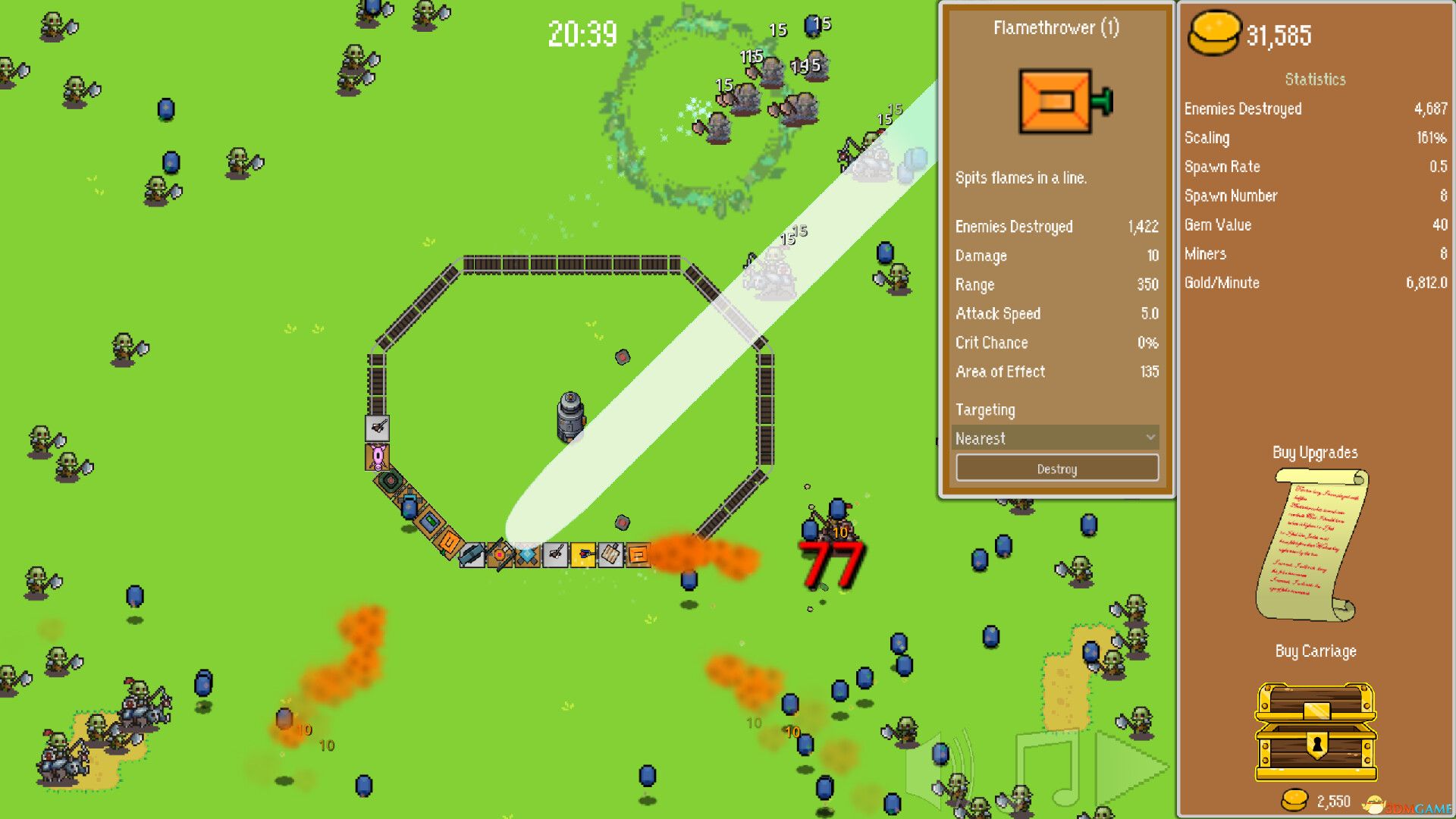Open the Nearest targeting dropdown

click(1056, 438)
